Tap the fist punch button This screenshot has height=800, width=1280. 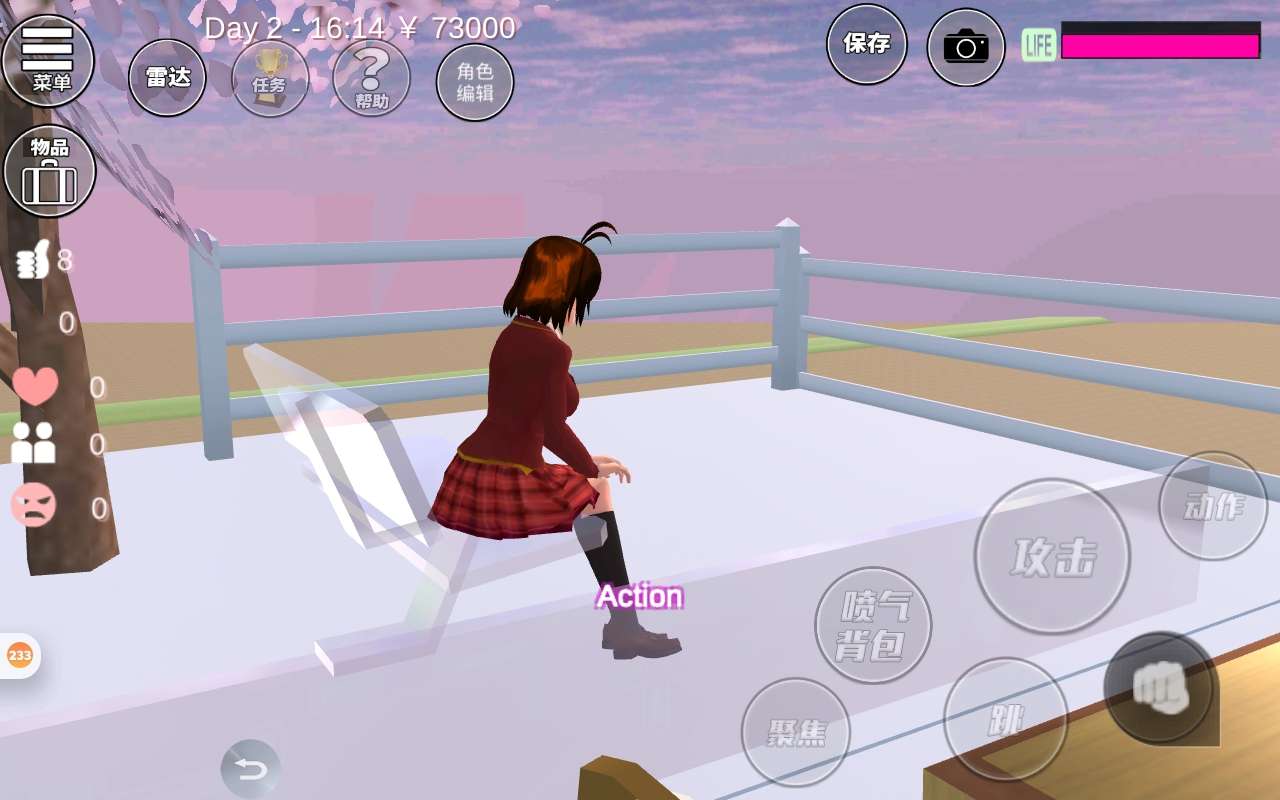pos(1159,687)
